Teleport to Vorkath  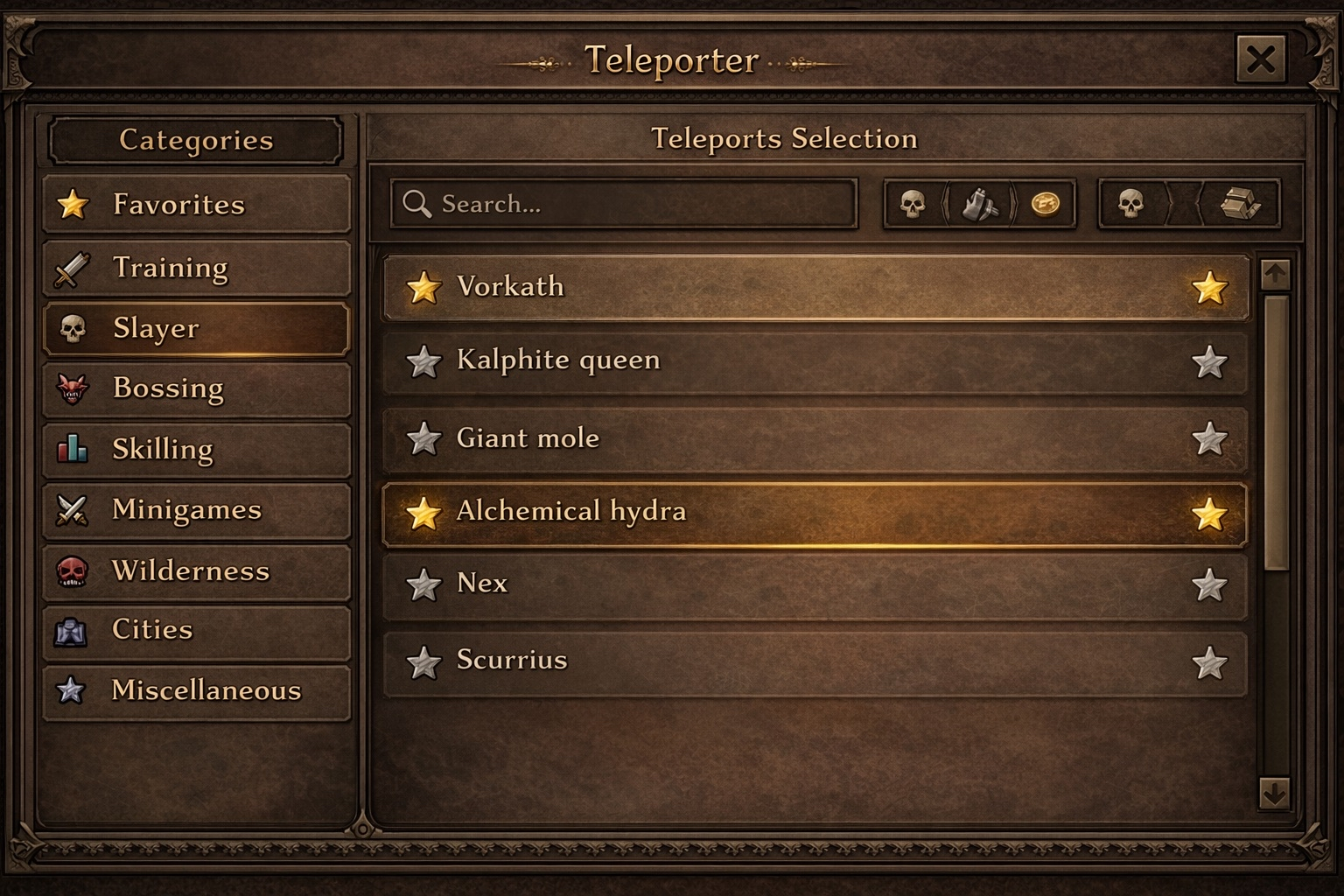coord(814,287)
